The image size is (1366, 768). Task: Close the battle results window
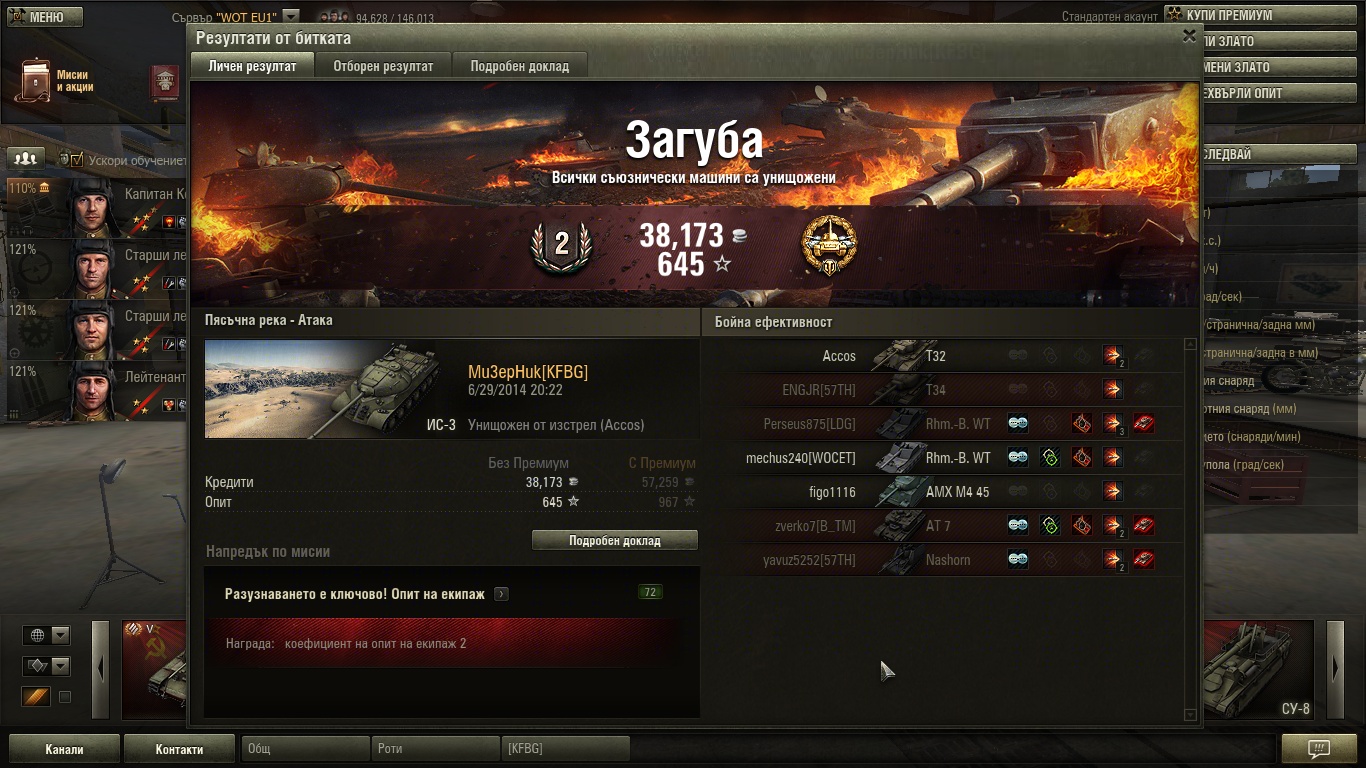(x=1189, y=36)
